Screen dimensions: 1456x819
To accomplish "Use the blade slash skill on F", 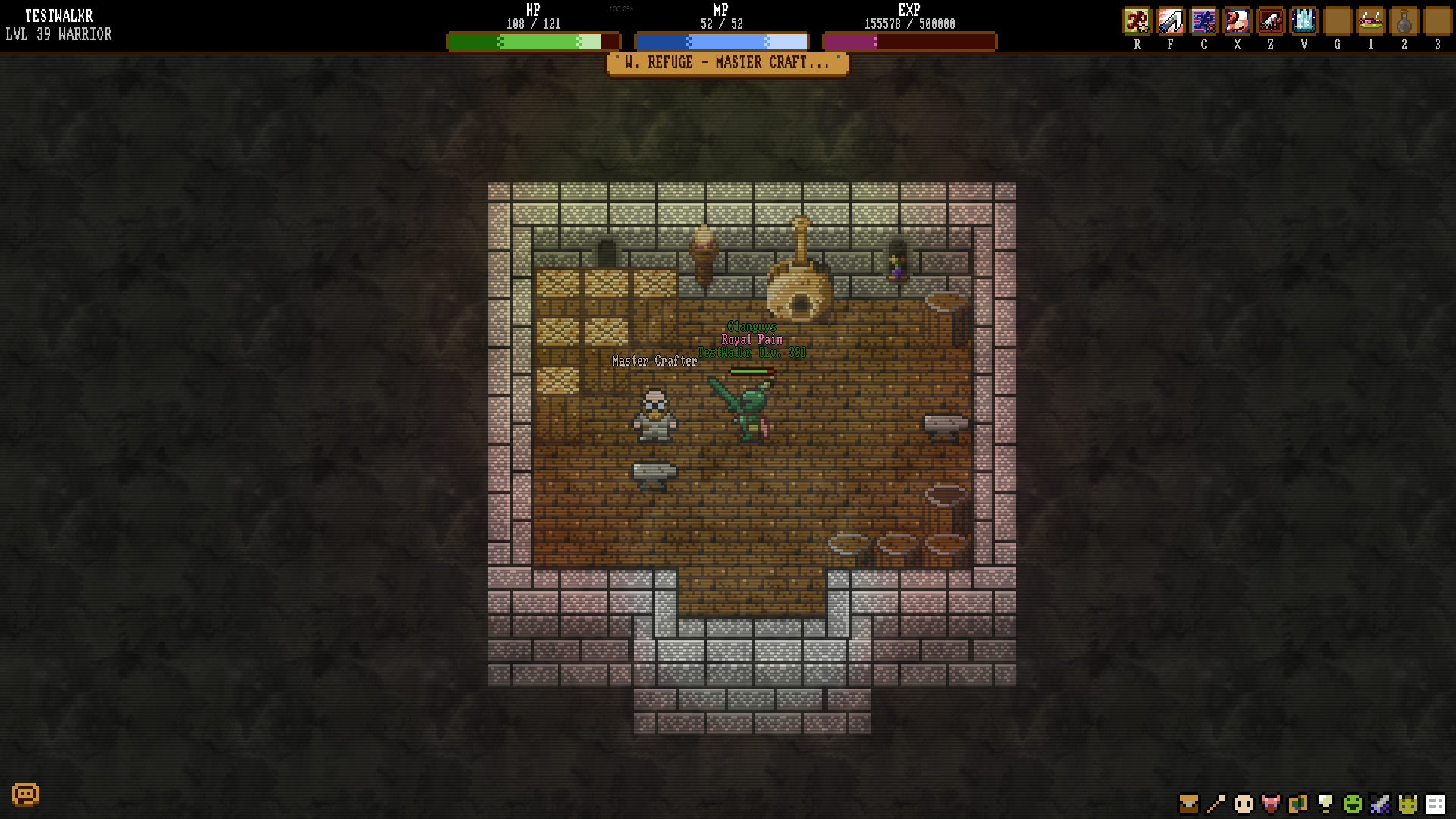I will 1170,21.
